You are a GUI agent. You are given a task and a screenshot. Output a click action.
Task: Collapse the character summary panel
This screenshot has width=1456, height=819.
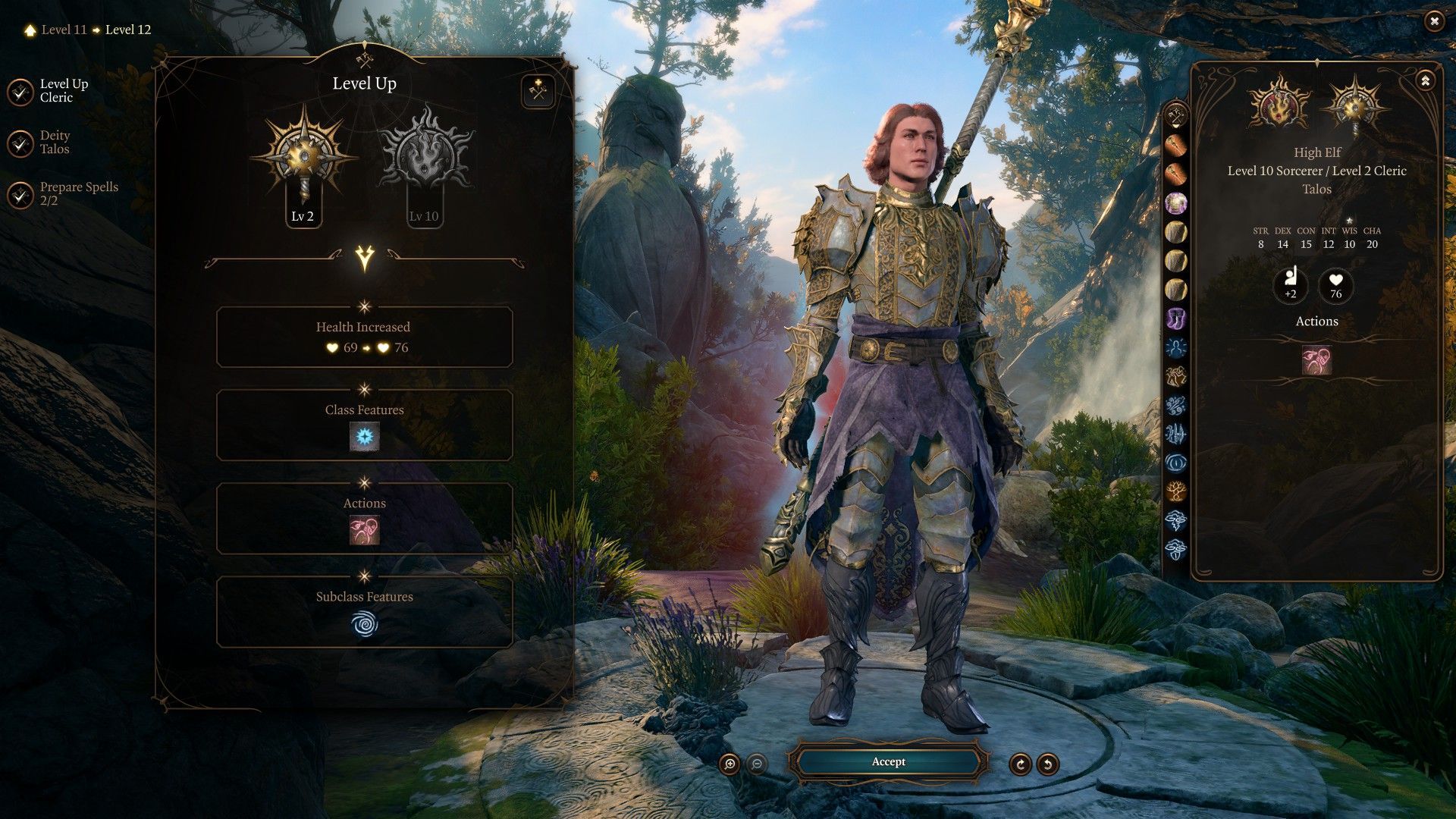pos(1425,80)
